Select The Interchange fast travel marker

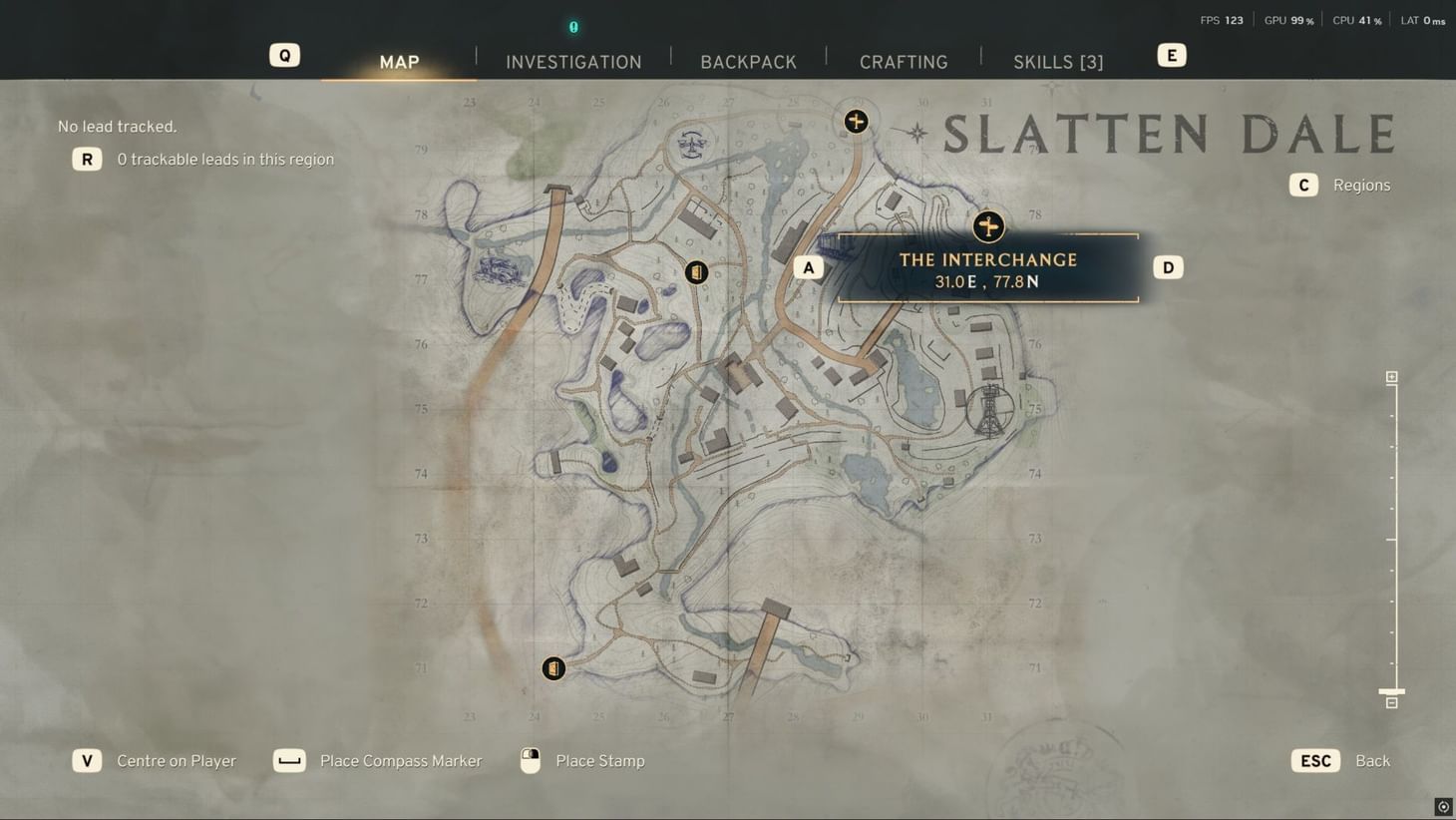tap(987, 226)
